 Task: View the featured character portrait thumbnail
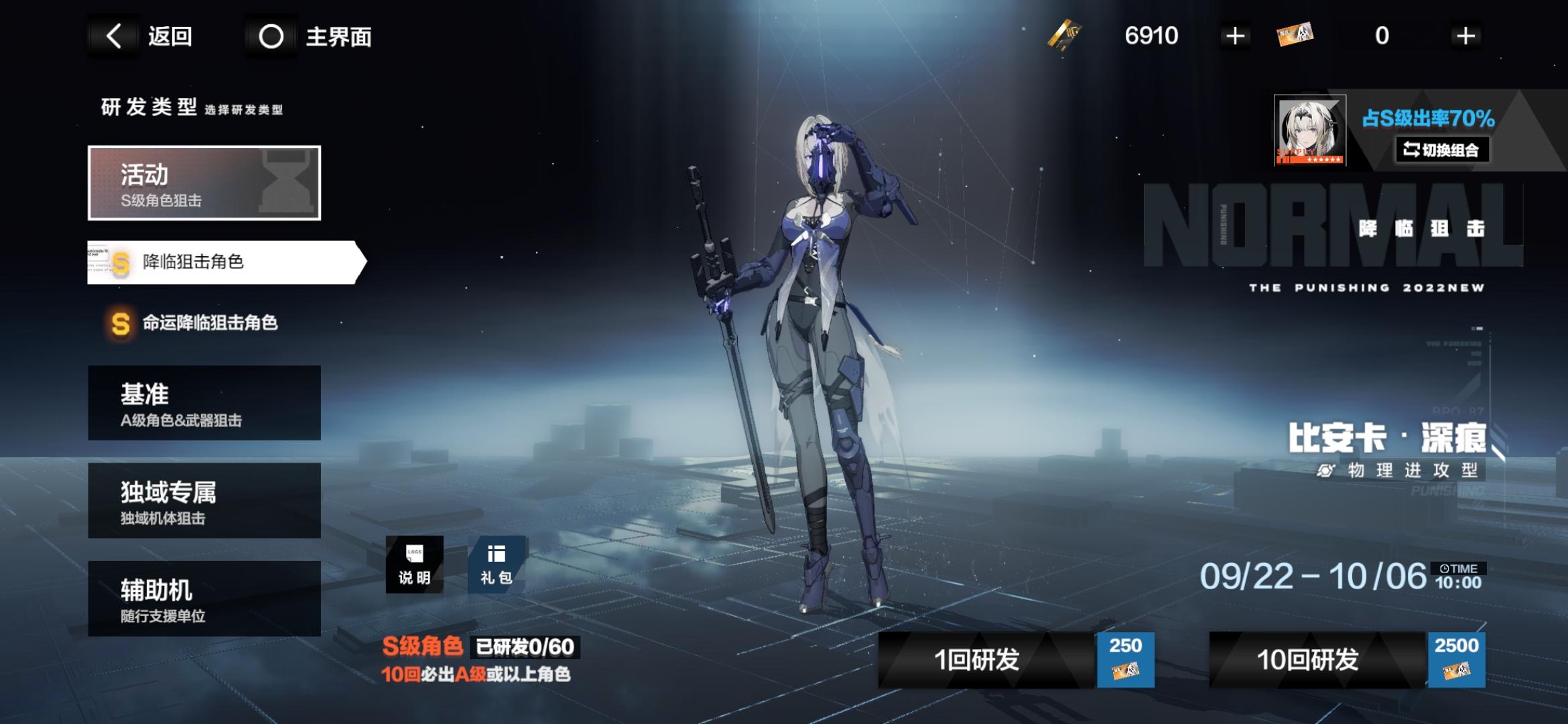(x=1309, y=131)
